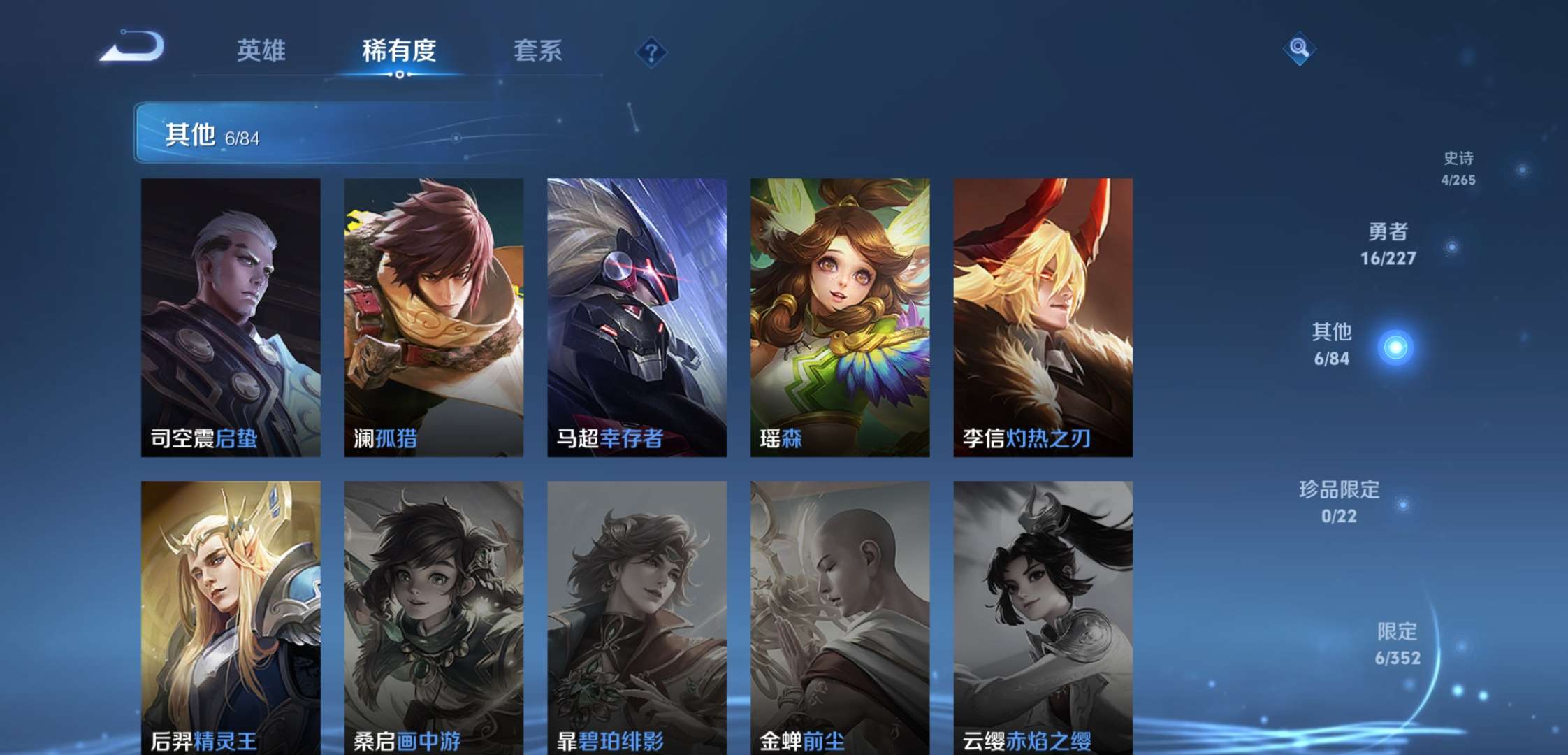
Task: Select the 司空震 启蛰 skin card
Action: pyautogui.click(x=231, y=317)
